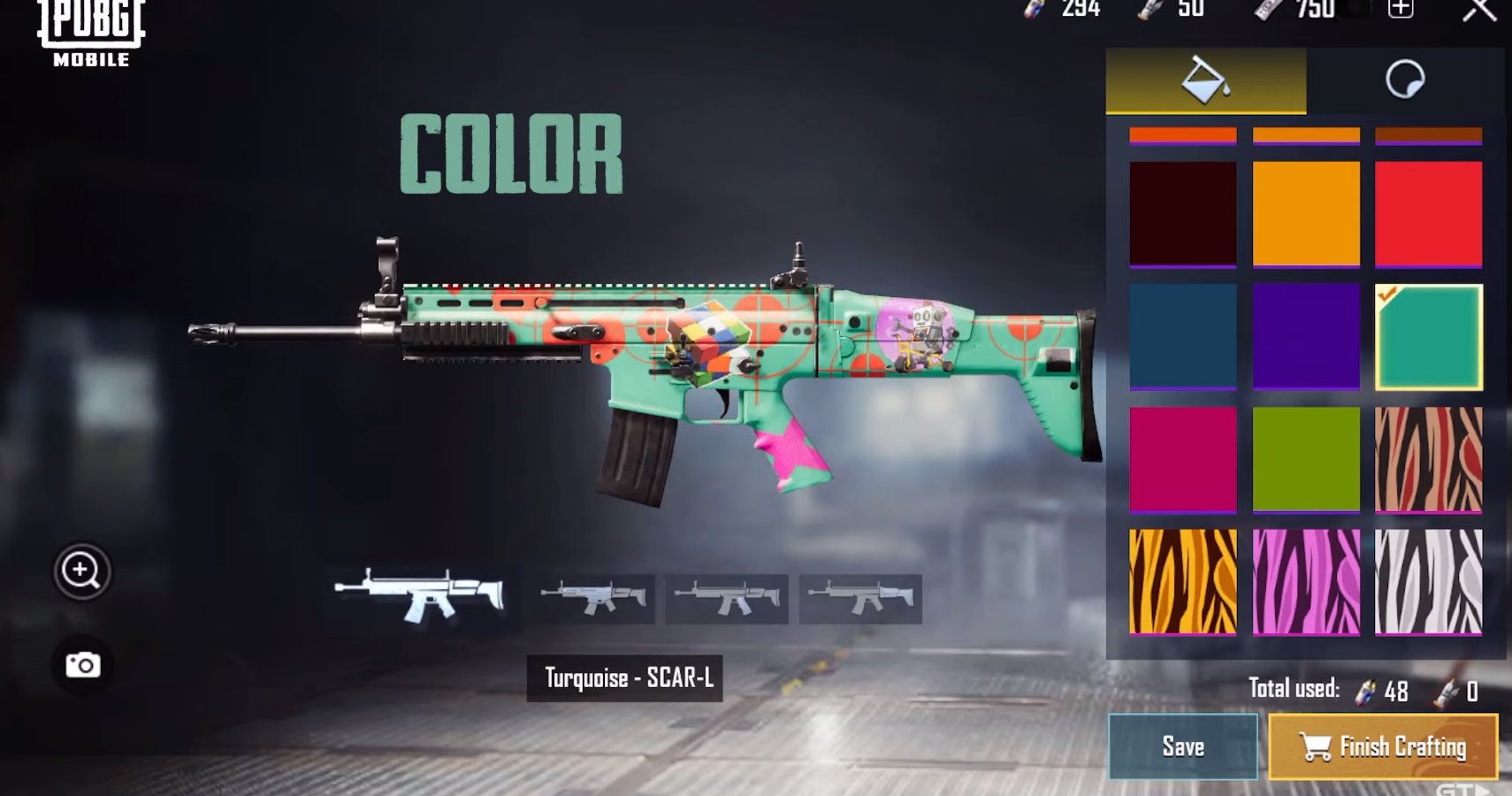Click the currency icon showing 750
1512x796 pixels.
click(1264, 11)
